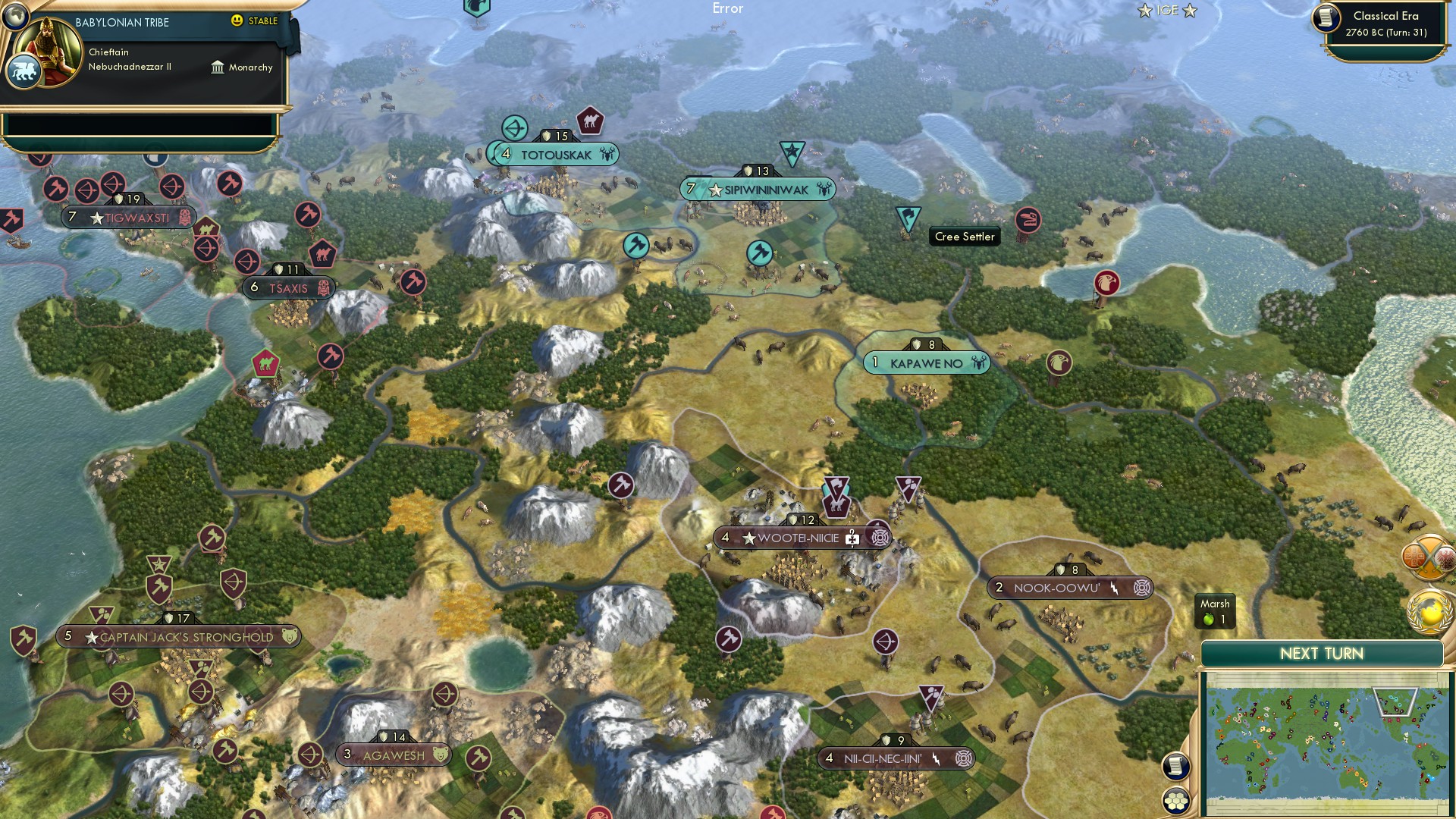Open the notification log scroll at bottom right
Screen dimensions: 1456x819
pyautogui.click(x=1175, y=765)
